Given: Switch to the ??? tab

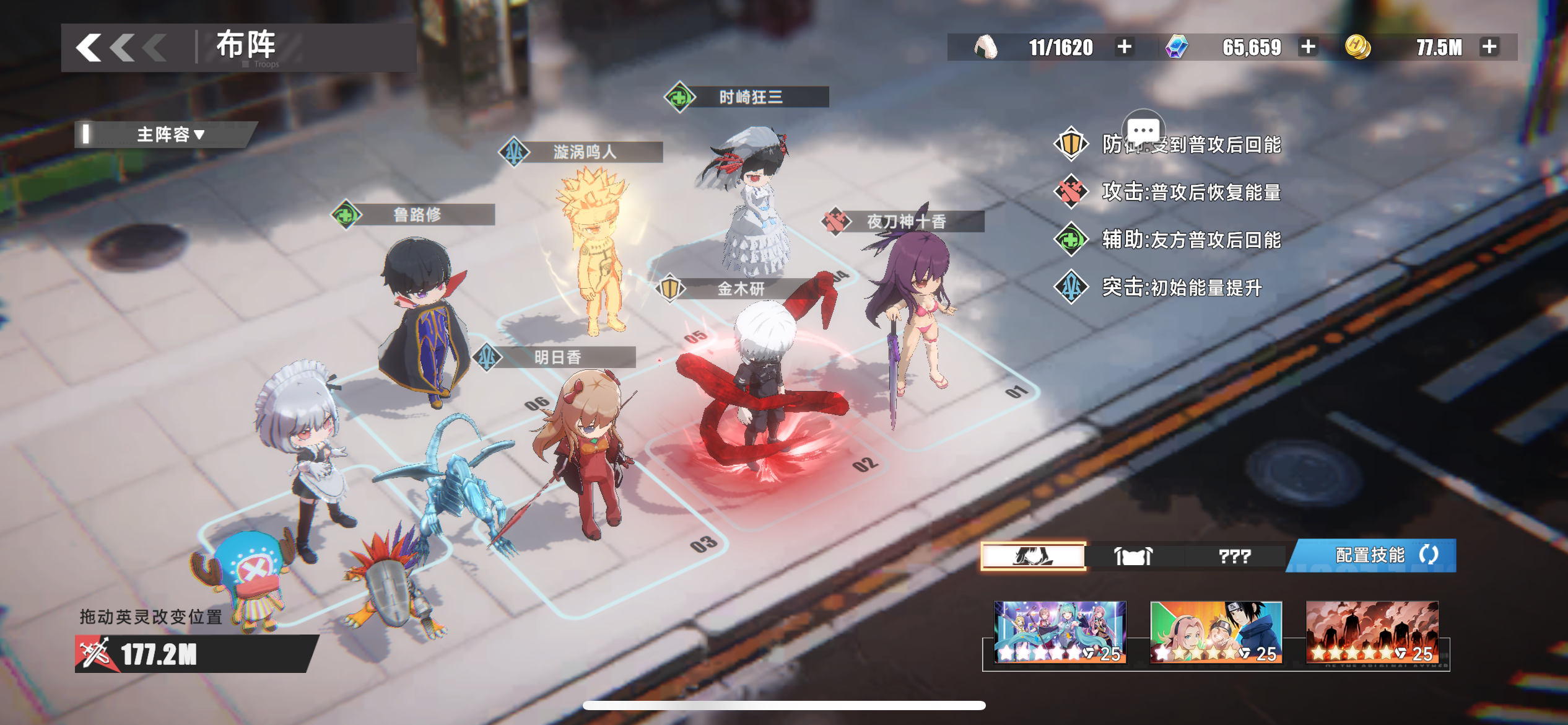Looking at the screenshot, I should click(1234, 556).
